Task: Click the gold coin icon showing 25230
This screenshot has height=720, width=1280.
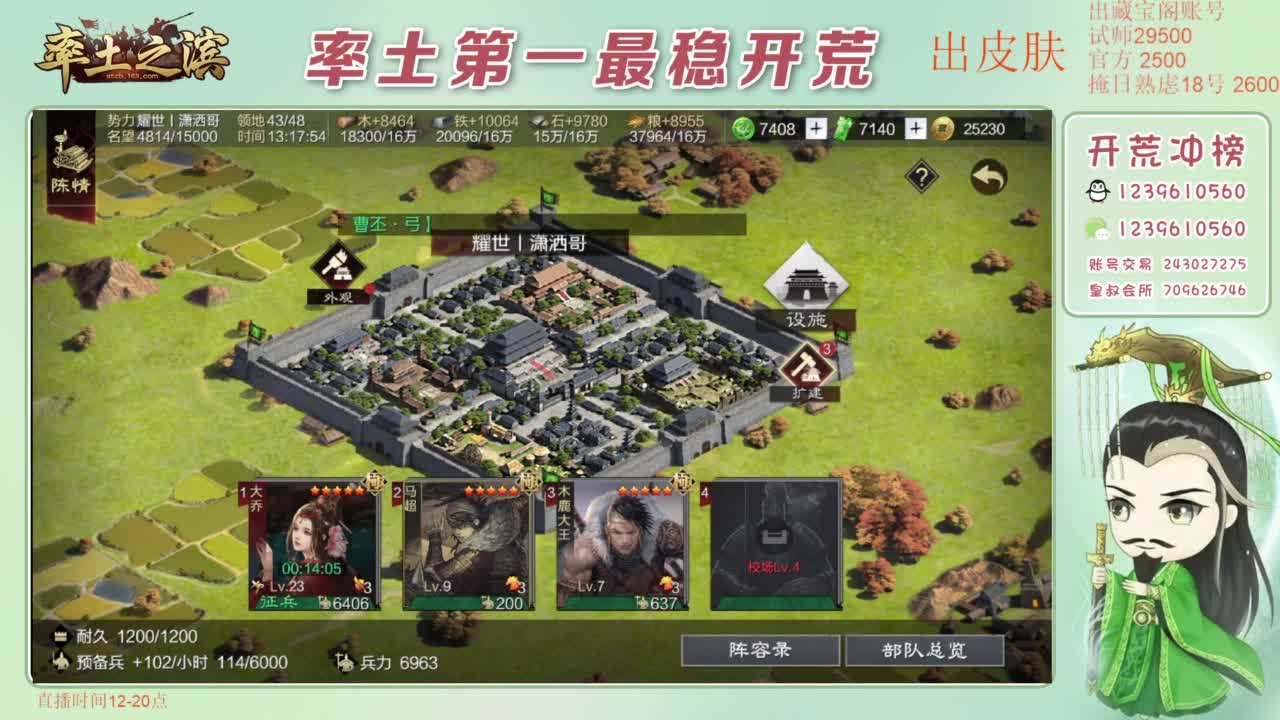Action: (944, 127)
